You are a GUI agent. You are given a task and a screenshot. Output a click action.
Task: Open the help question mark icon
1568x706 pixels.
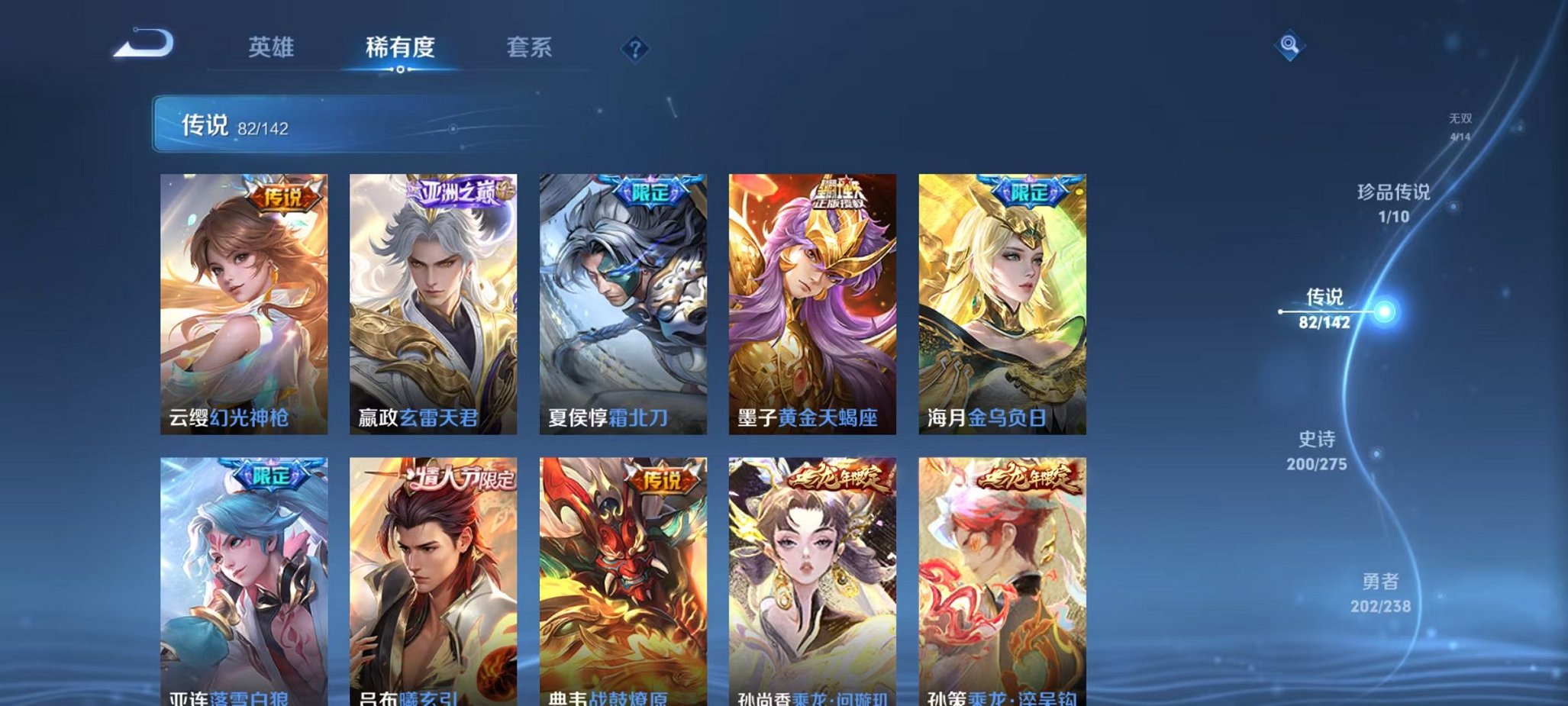tap(634, 50)
